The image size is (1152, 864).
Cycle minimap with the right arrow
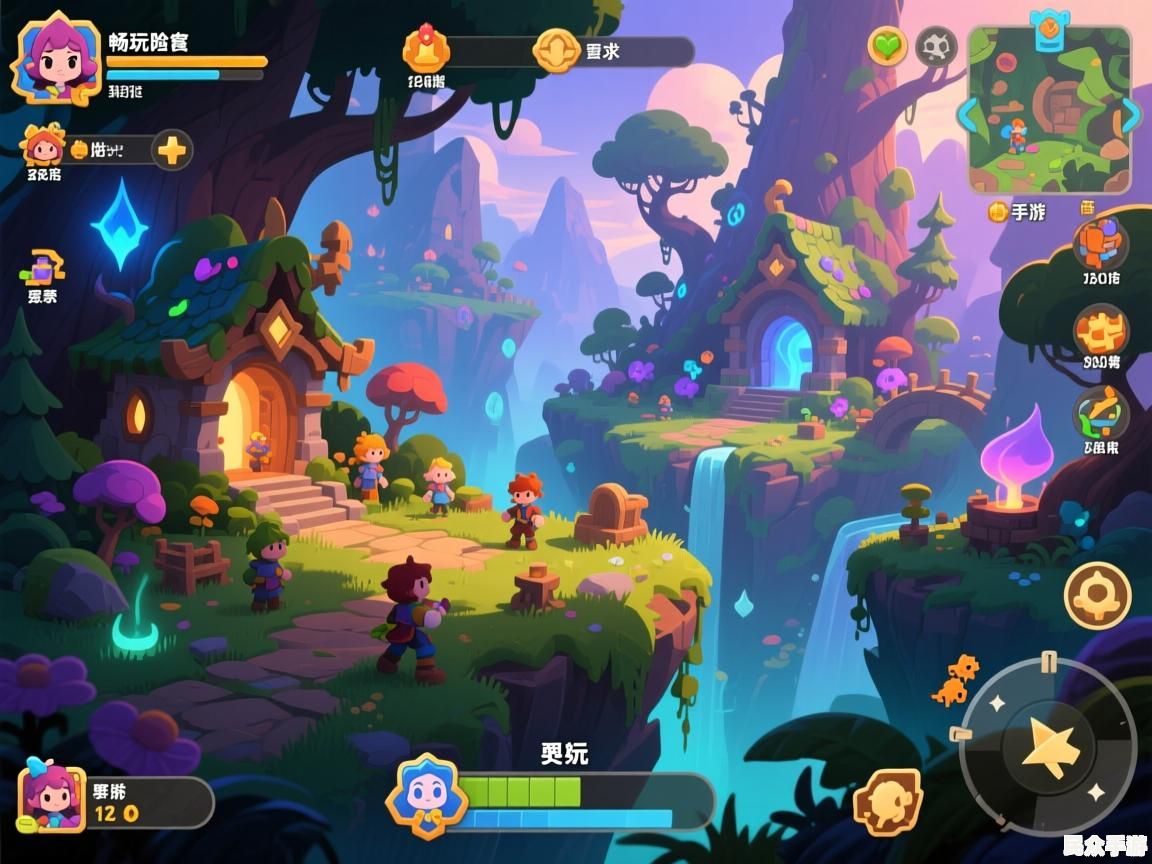click(1130, 114)
